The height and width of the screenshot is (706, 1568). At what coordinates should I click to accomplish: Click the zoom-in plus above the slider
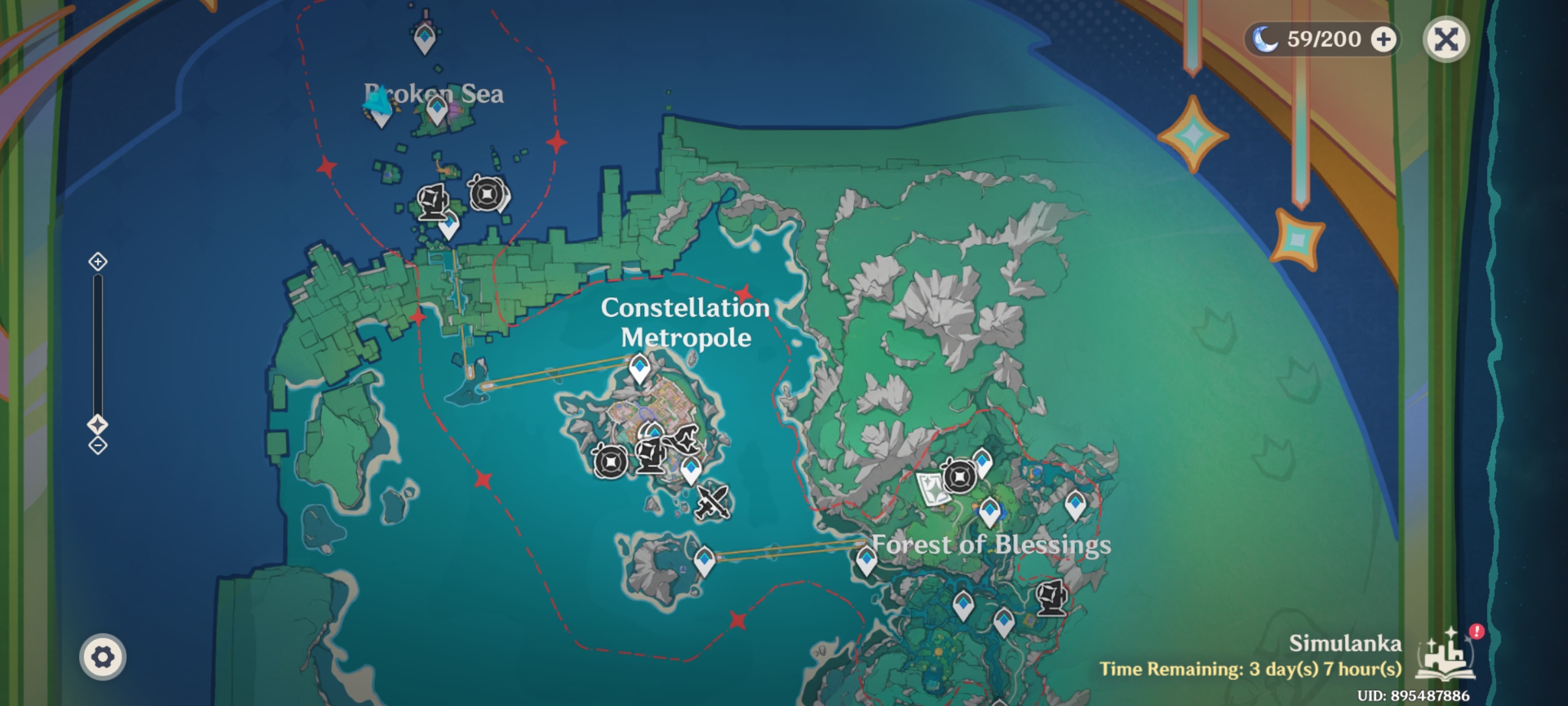click(x=99, y=263)
